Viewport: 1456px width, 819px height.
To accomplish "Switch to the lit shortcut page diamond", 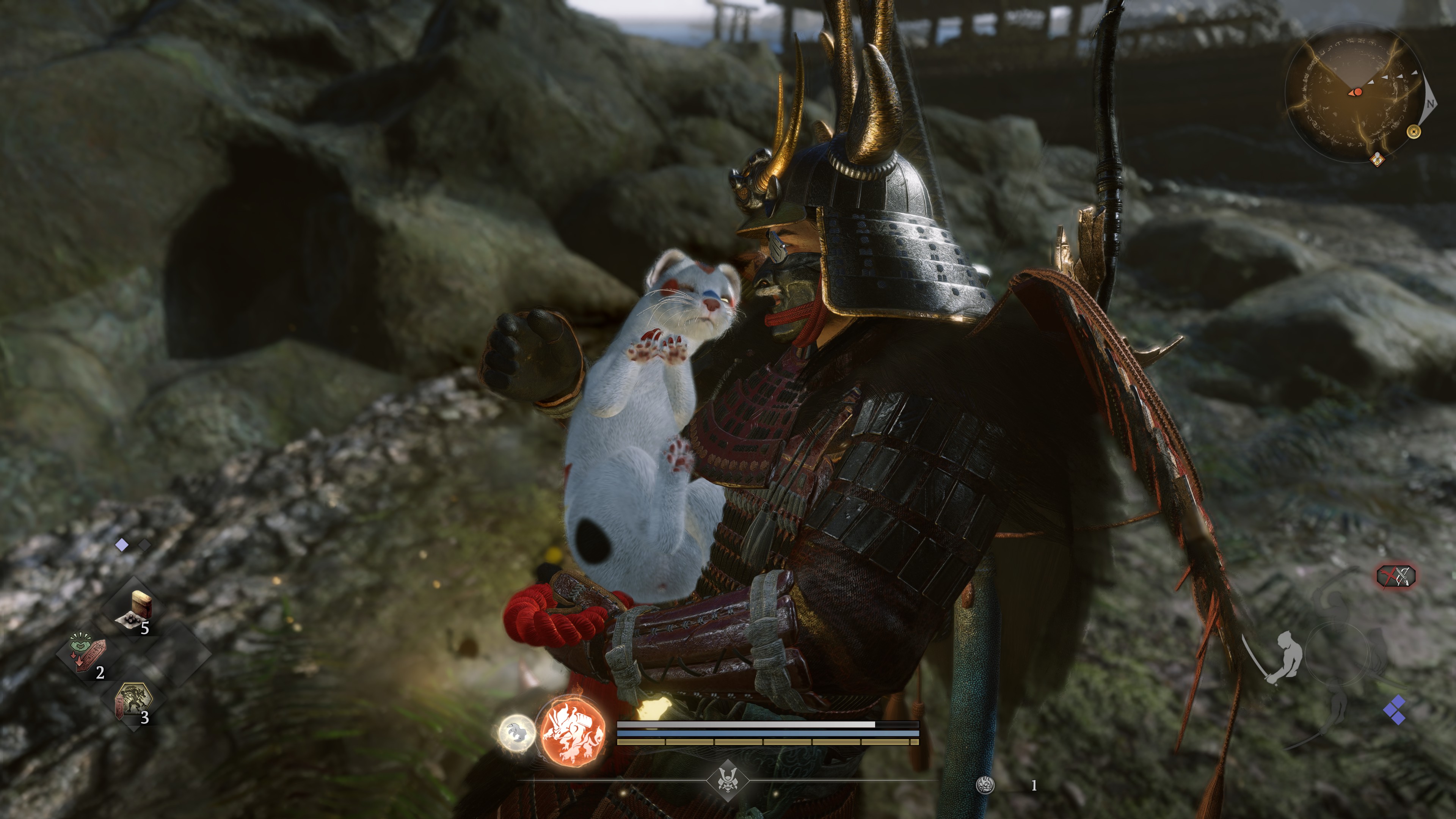I will click(121, 545).
